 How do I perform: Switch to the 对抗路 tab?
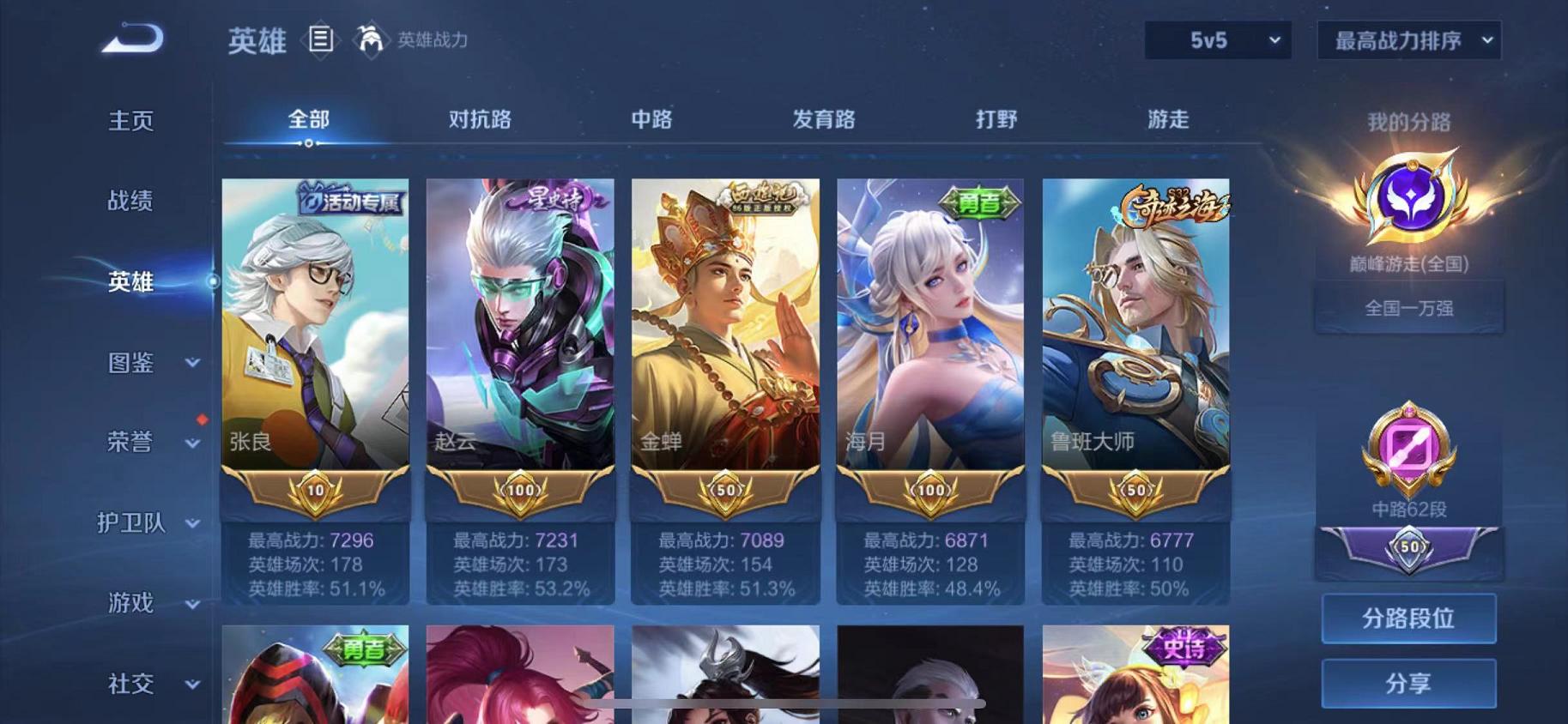pyautogui.click(x=477, y=121)
